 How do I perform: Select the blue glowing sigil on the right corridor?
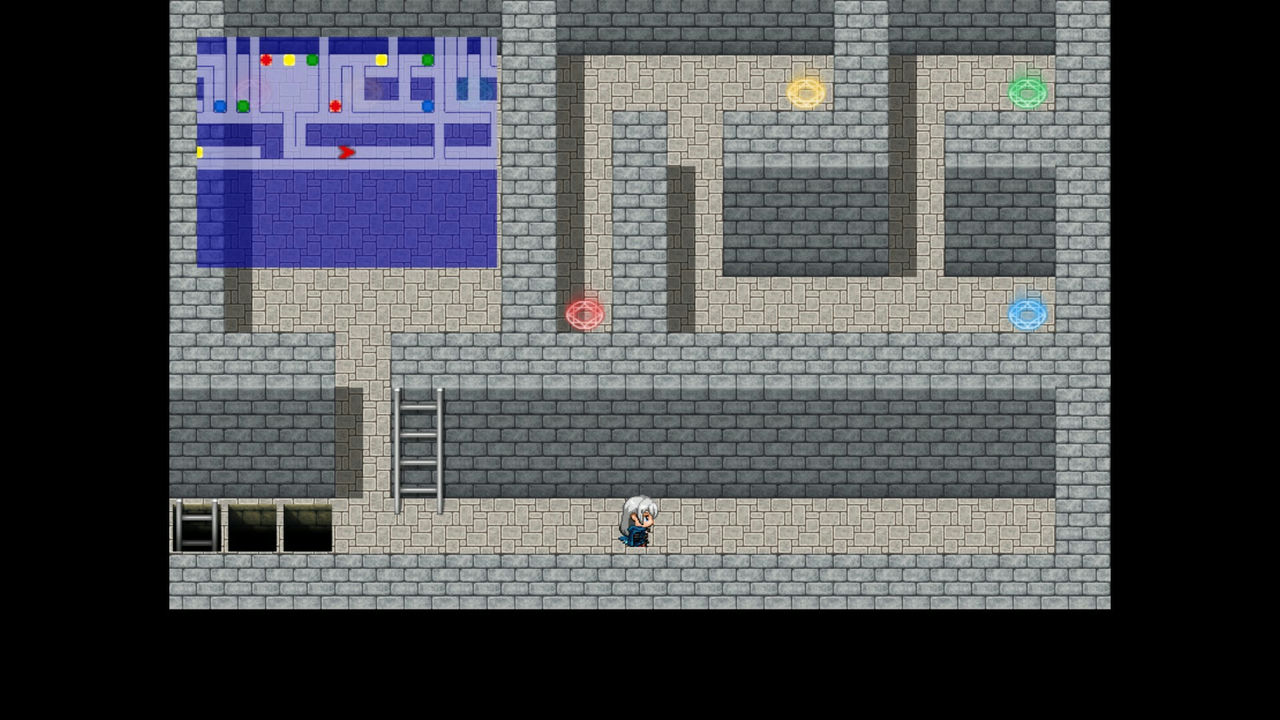point(1028,314)
